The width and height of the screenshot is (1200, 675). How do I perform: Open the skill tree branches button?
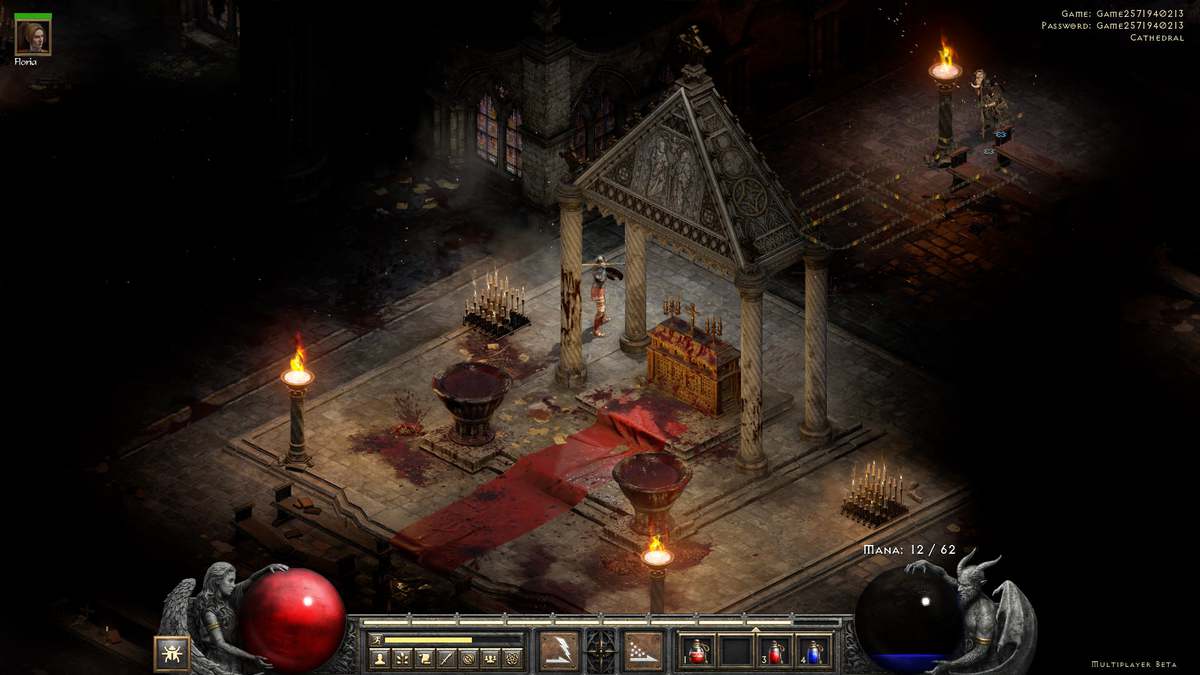click(401, 658)
